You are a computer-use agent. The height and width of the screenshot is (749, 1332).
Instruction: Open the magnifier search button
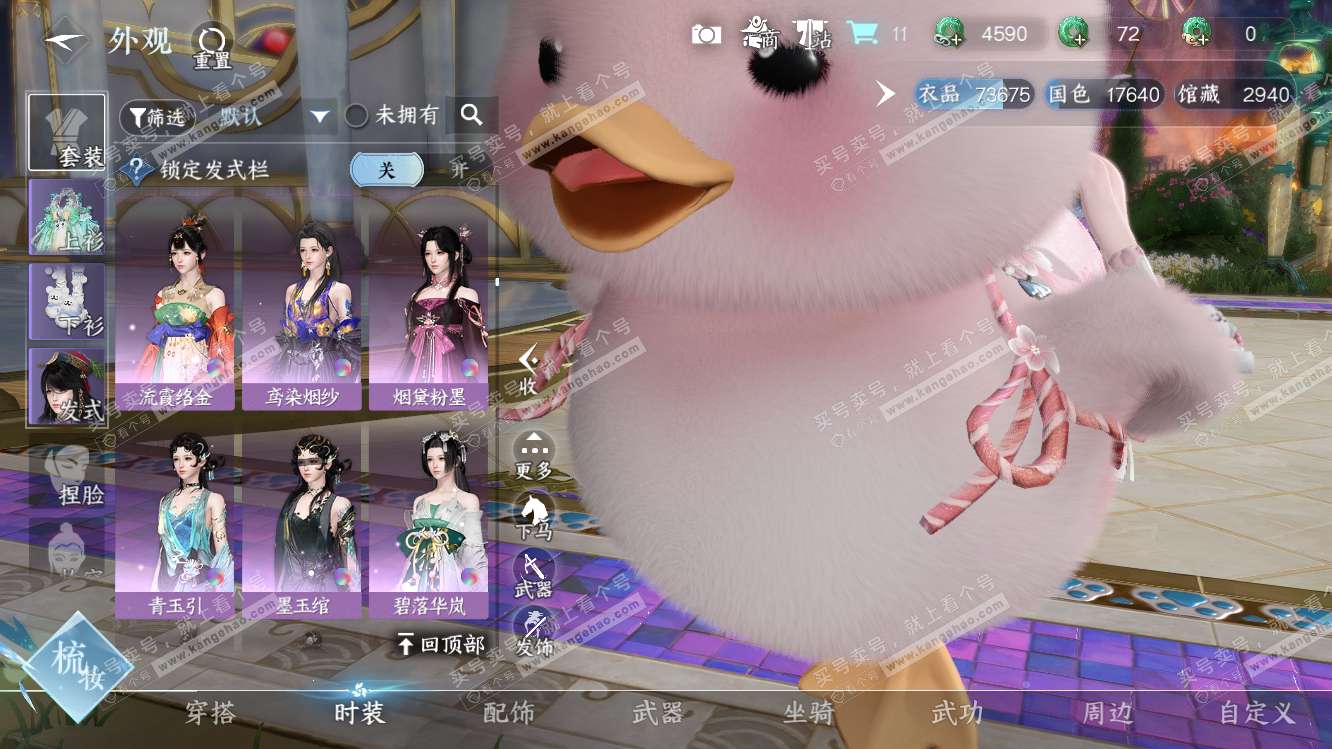tap(472, 116)
